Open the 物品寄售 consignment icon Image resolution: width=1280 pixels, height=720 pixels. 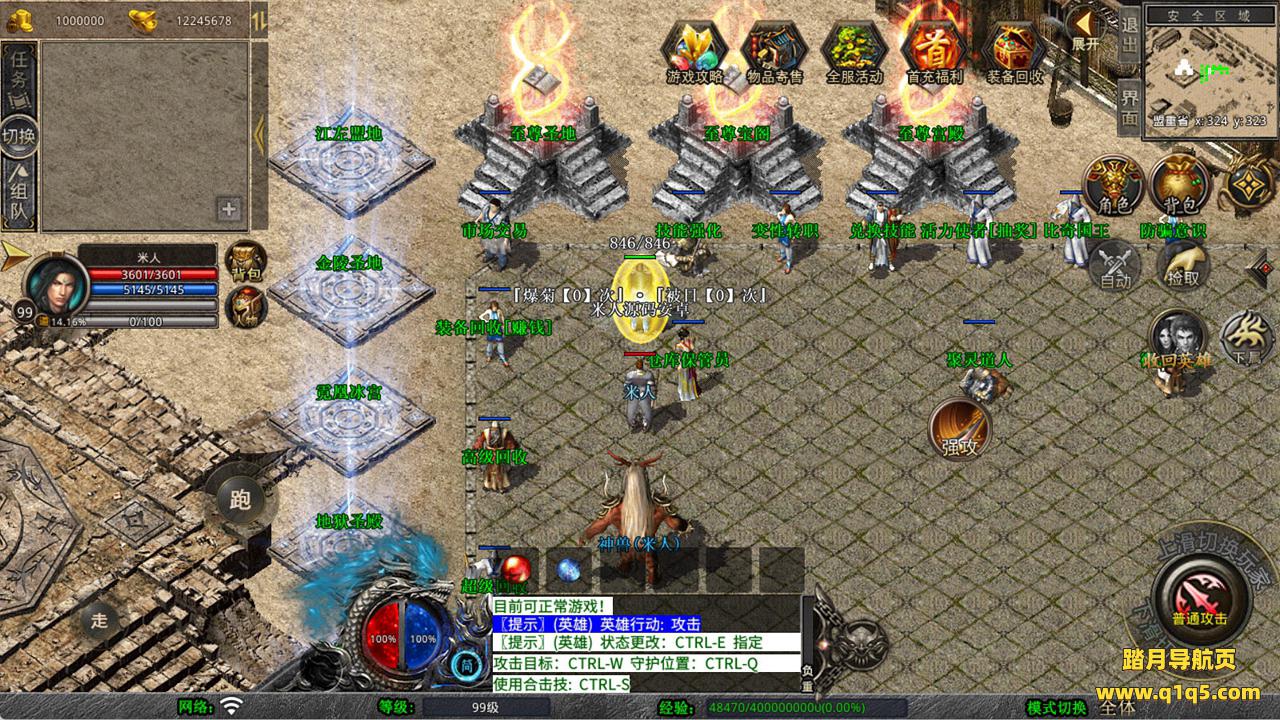point(774,50)
